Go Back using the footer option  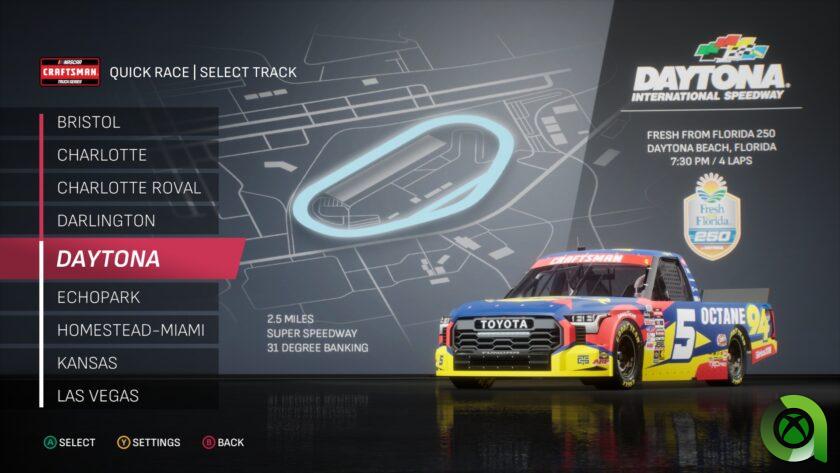[x=223, y=442]
